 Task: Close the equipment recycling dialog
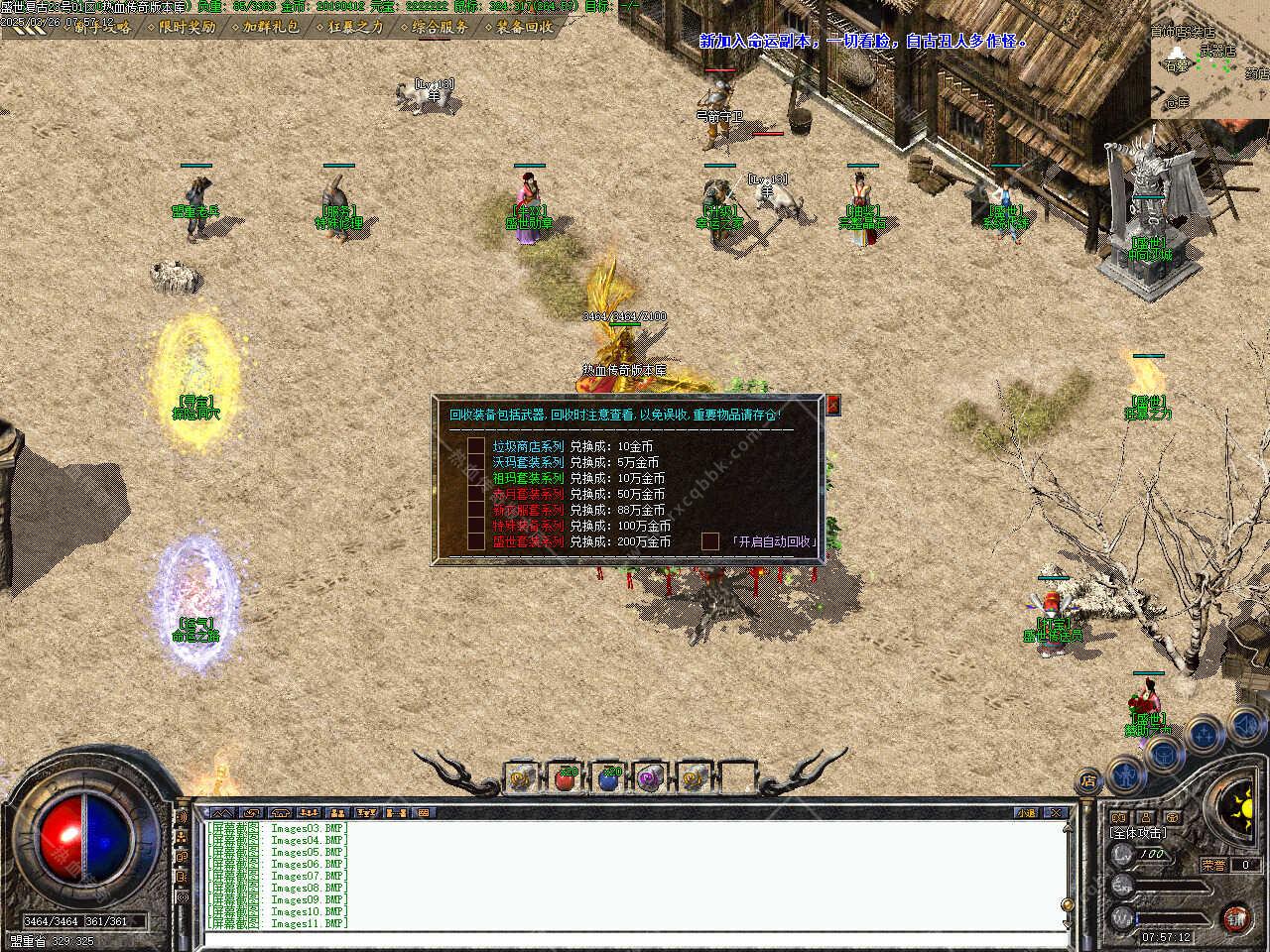[833, 405]
